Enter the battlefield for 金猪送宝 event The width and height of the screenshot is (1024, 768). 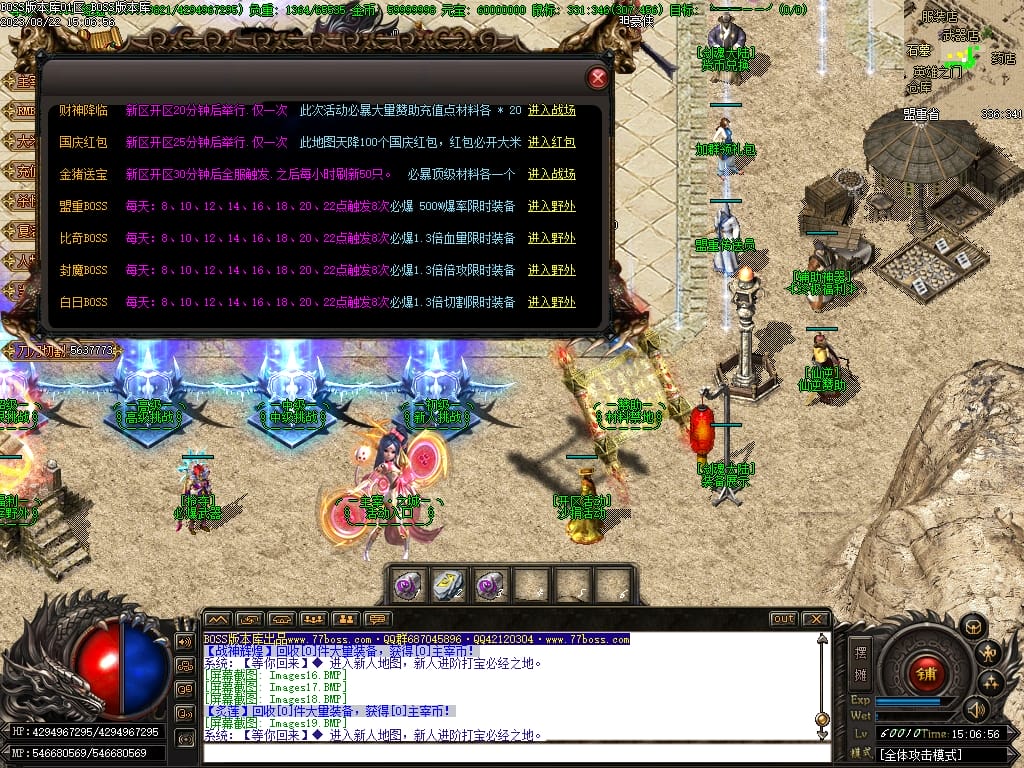pyautogui.click(x=552, y=174)
